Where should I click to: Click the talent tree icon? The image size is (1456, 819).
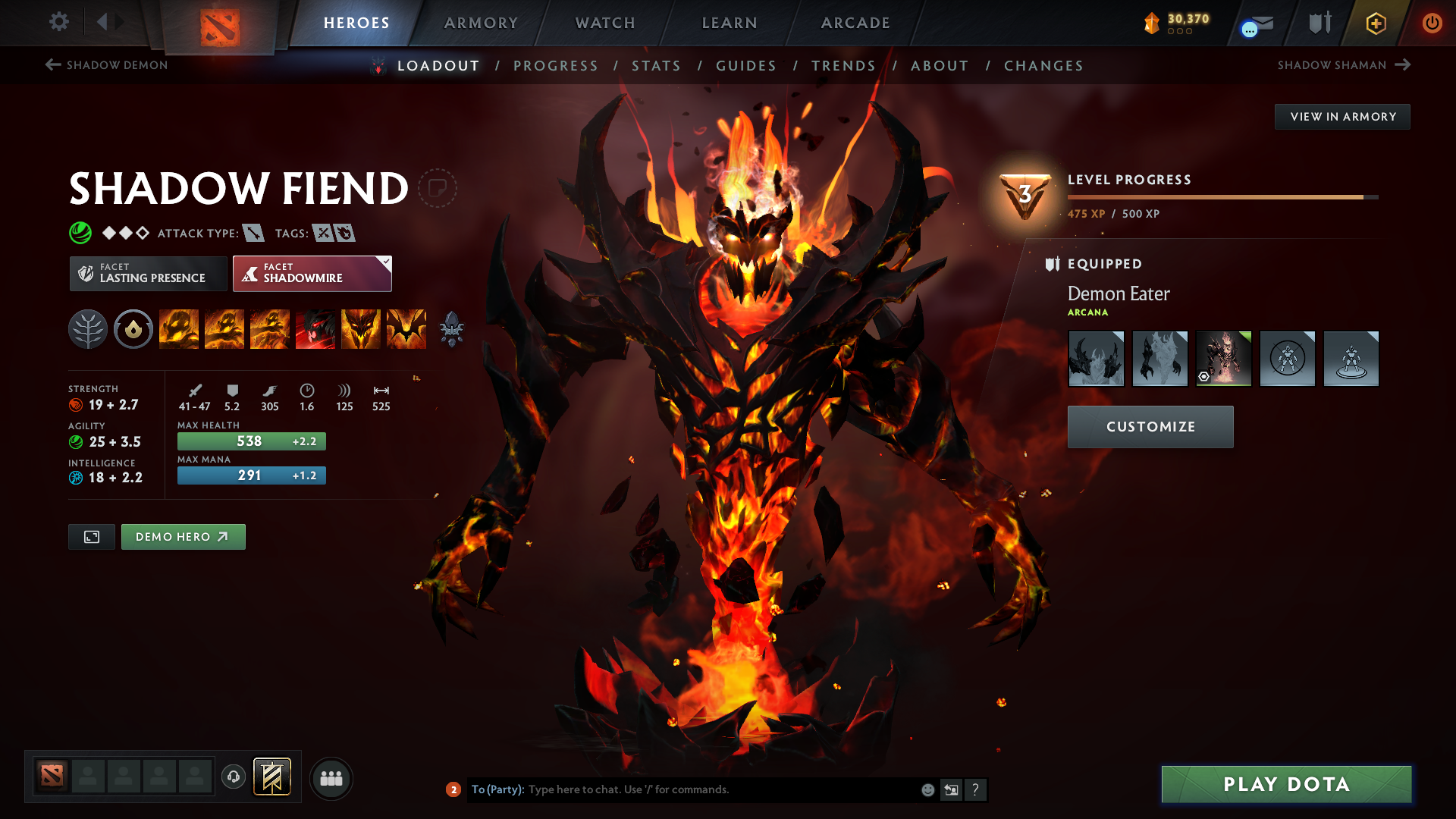[x=88, y=329]
